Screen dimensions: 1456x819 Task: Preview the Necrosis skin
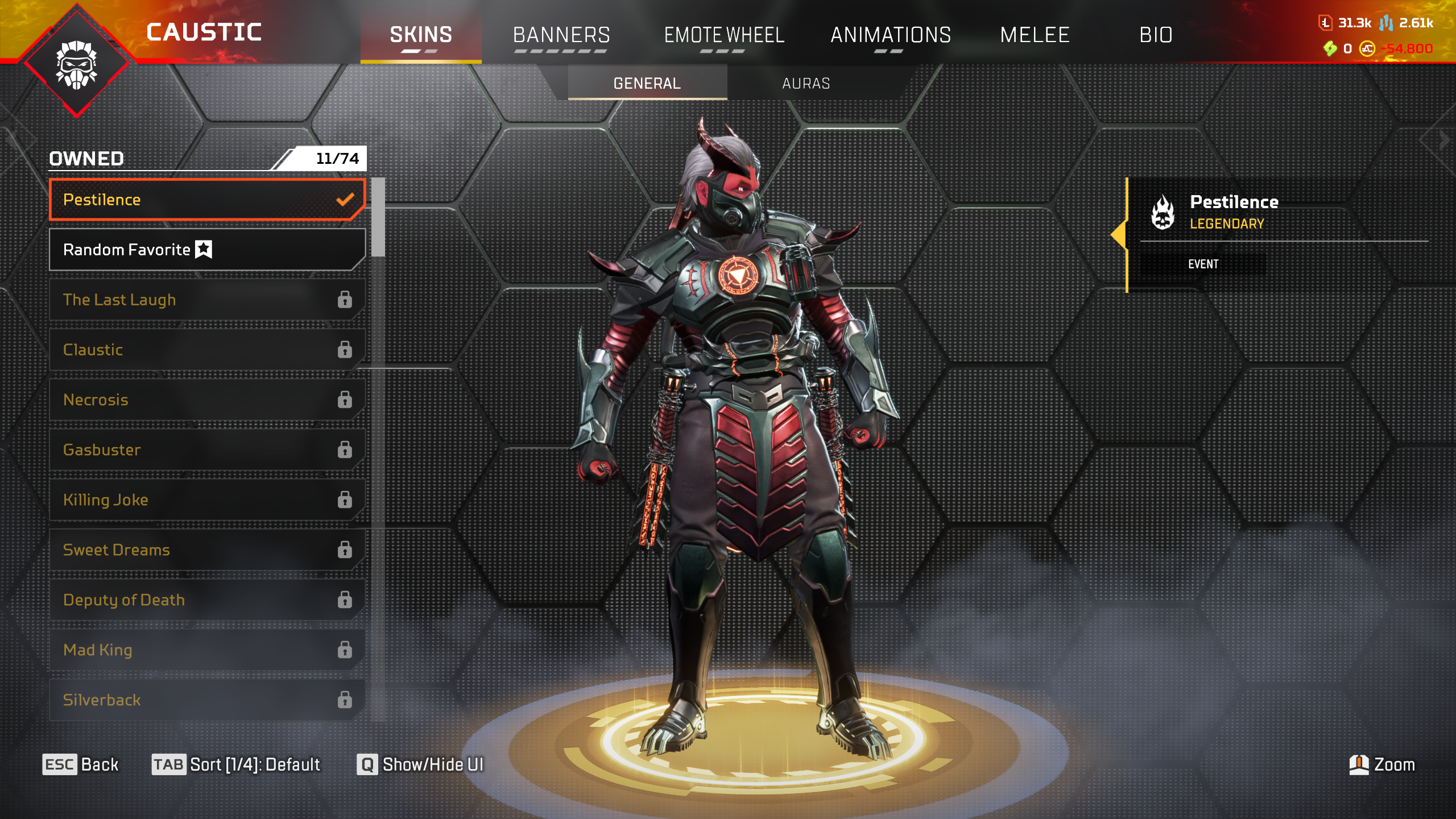(207, 400)
